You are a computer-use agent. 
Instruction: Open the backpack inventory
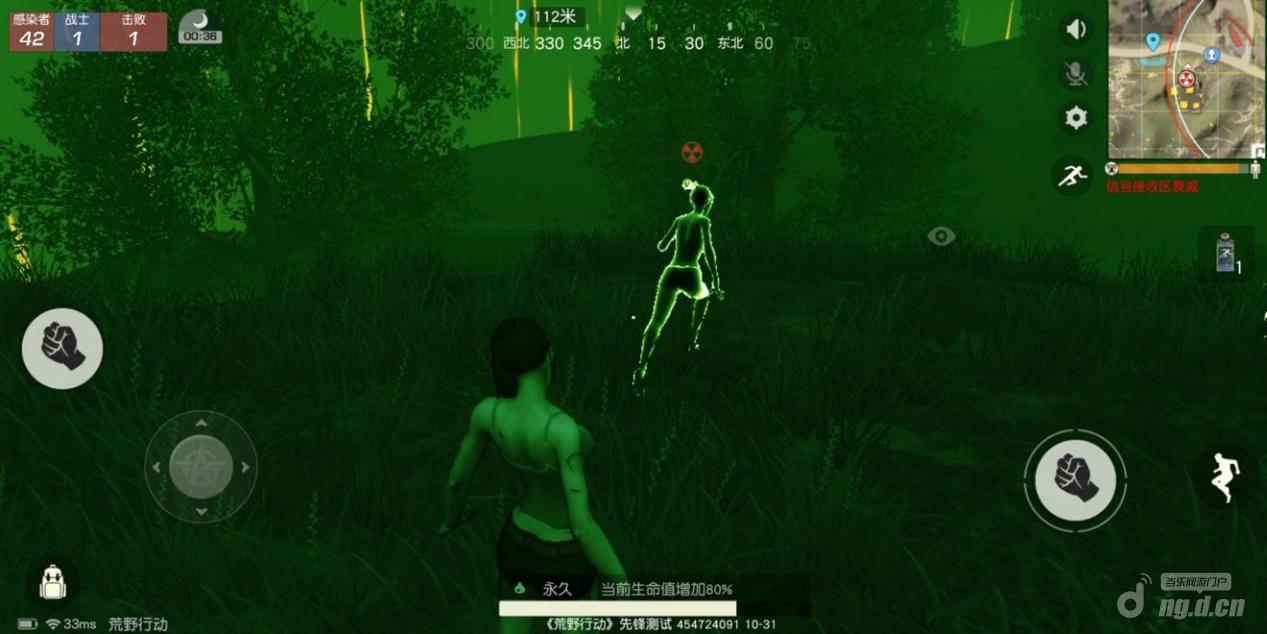(51, 583)
